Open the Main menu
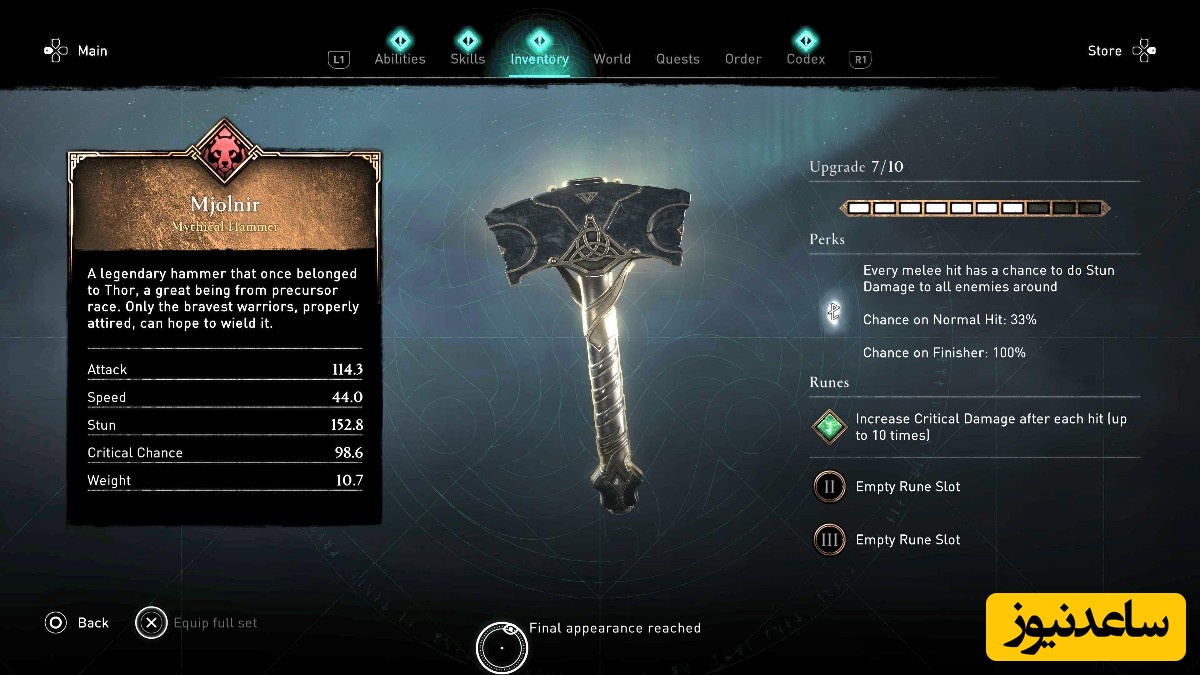 (77, 51)
